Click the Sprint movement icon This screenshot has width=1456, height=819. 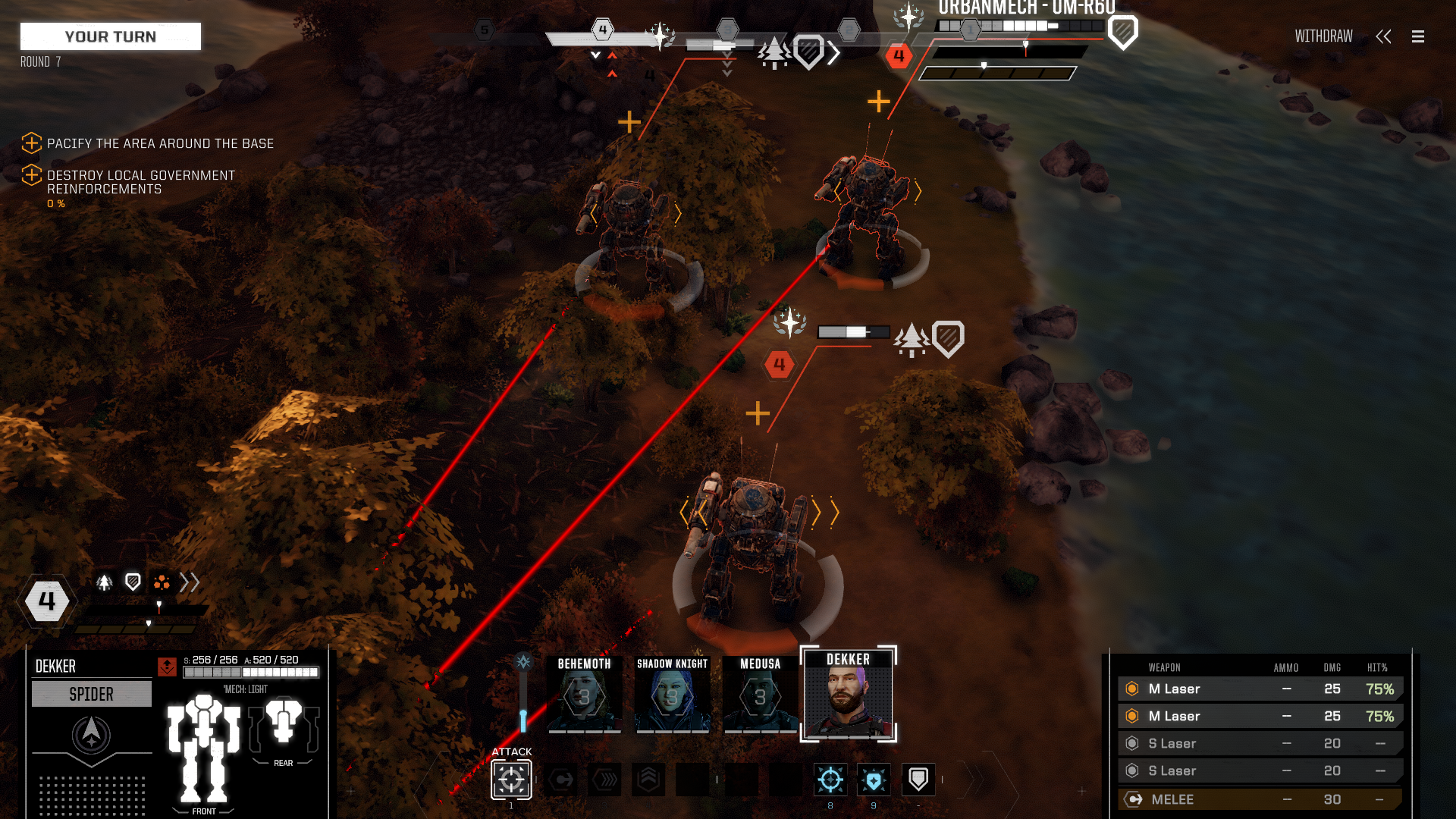coord(604,778)
